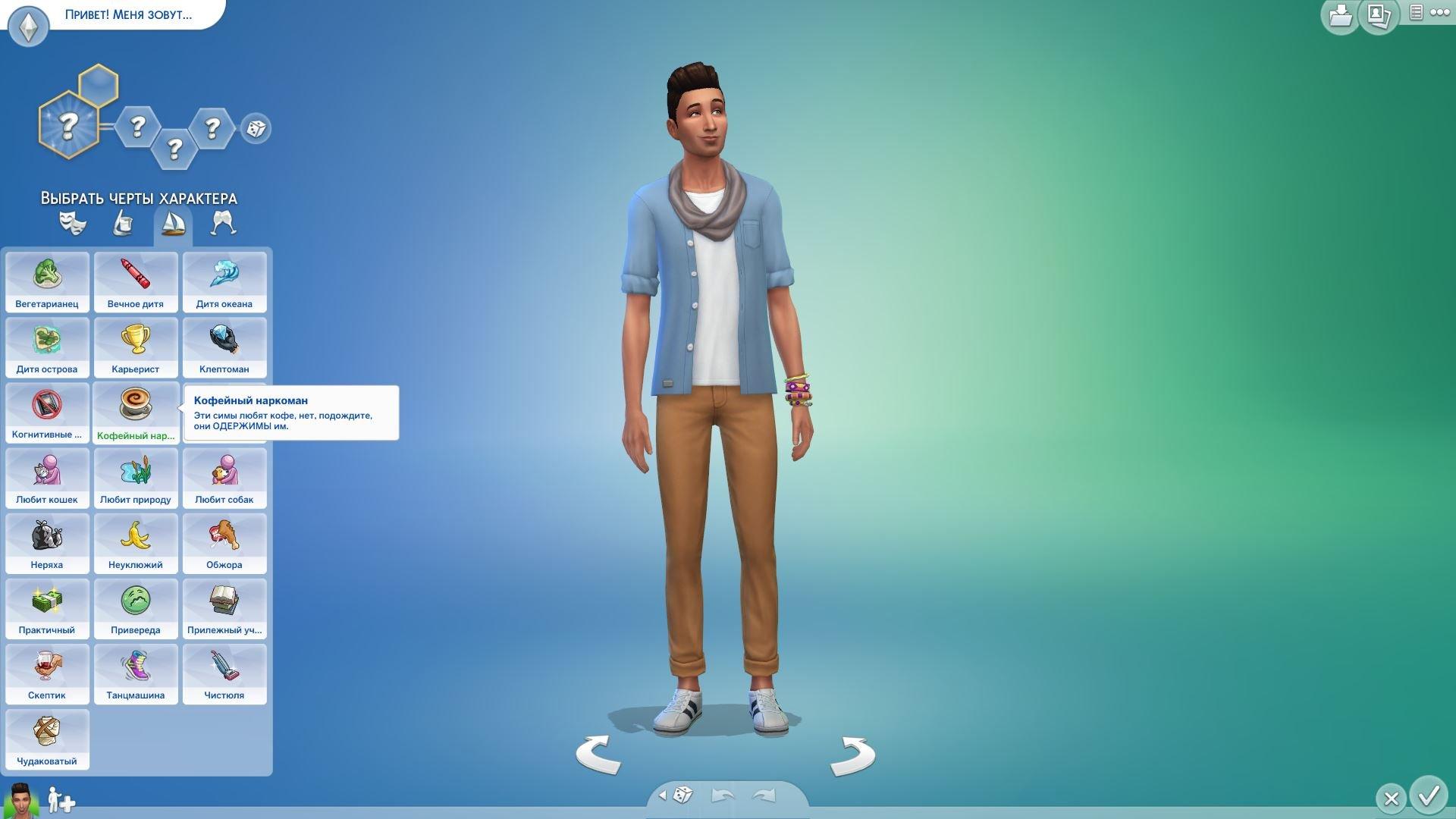
Task: Choose the Вечное дитя trait tile
Action: 136,282
